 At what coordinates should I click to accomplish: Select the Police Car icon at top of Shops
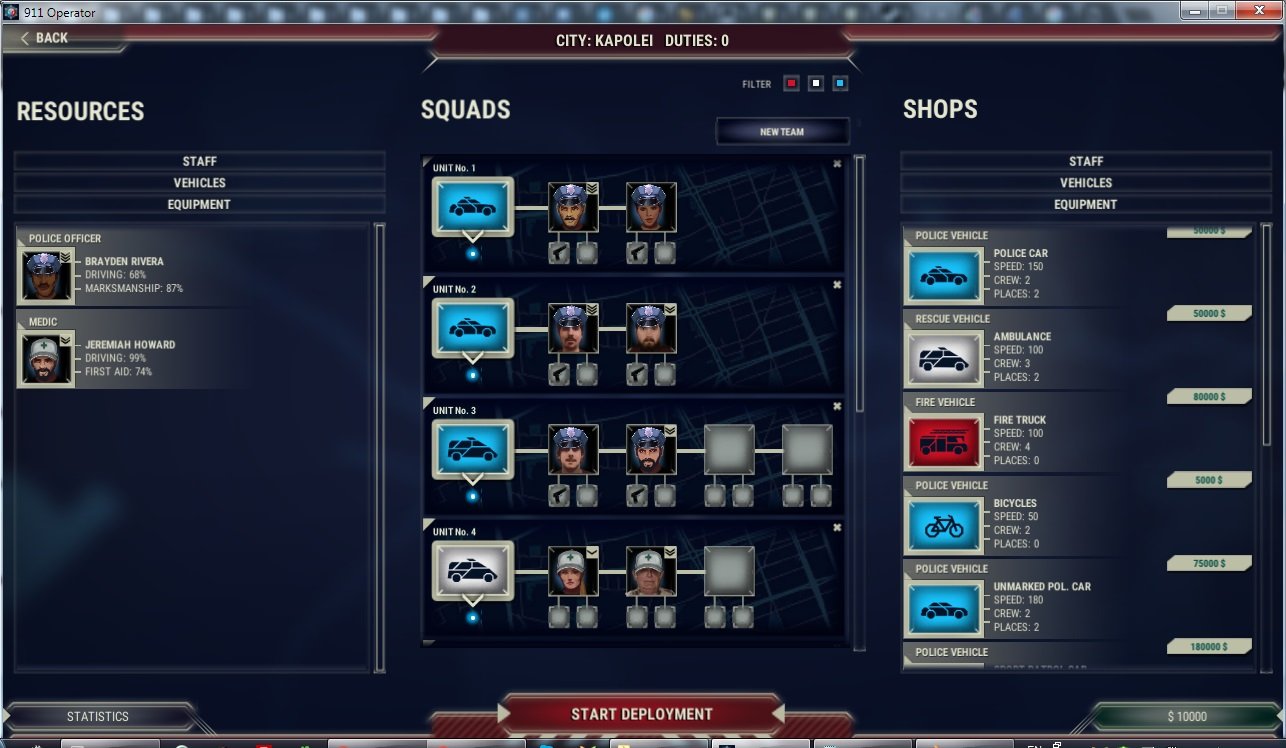[944, 274]
